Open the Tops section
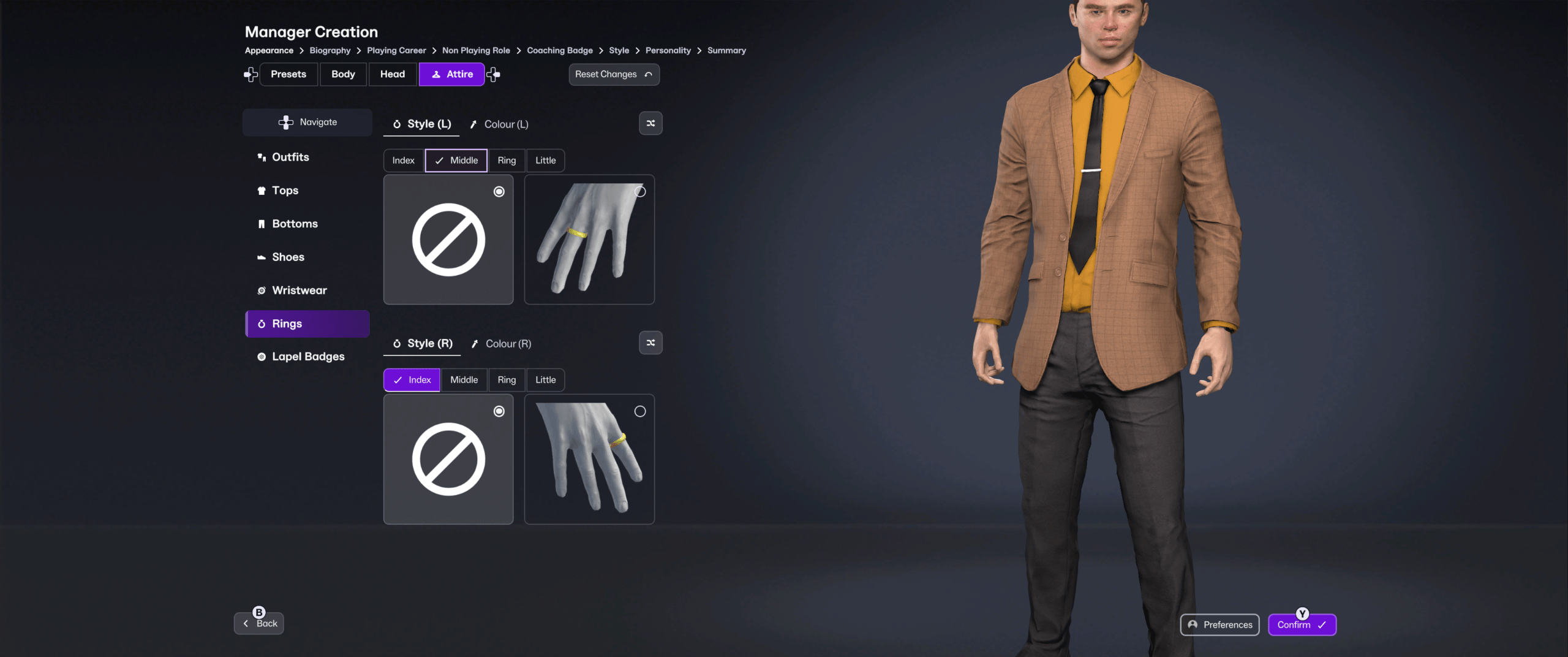Viewport: 1568px width, 657px height. tap(285, 190)
